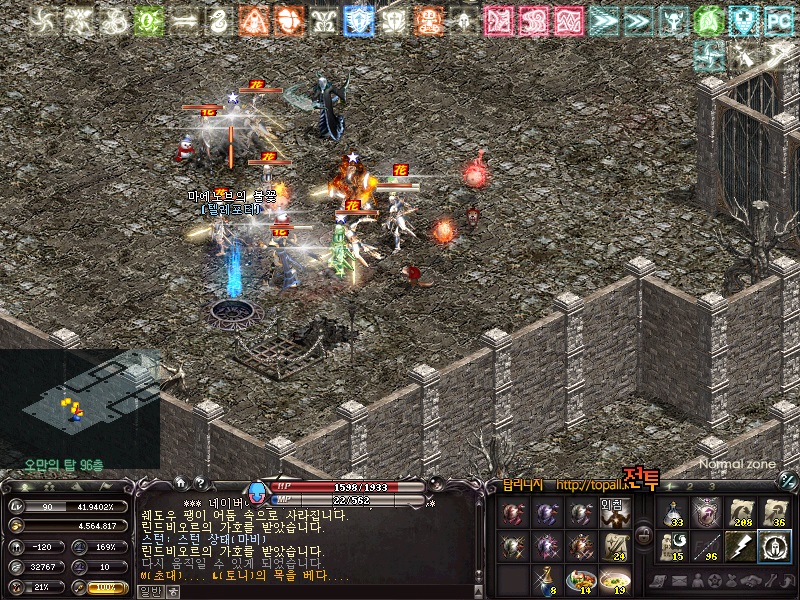Open the mail envelope menu icon
800x600 pixels.
click(678, 581)
